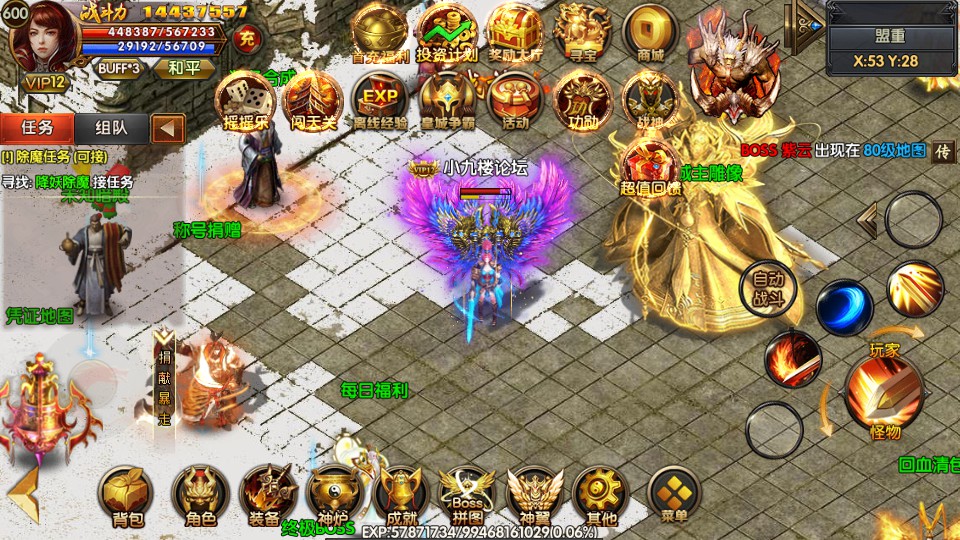Open the 活动 events panel
This screenshot has width=960, height=540.
[x=515, y=101]
